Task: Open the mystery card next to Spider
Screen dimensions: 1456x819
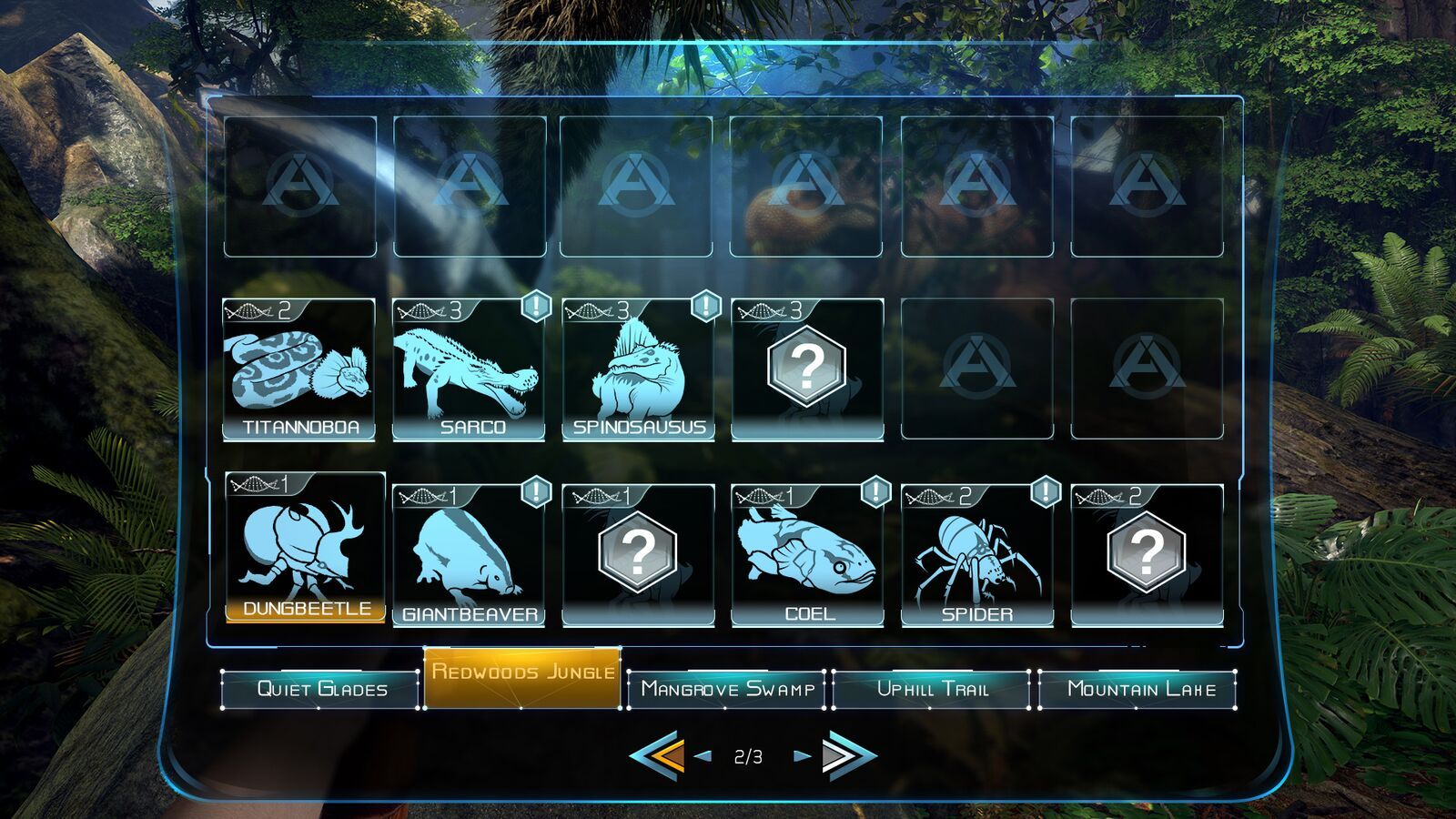Action: point(1147,551)
